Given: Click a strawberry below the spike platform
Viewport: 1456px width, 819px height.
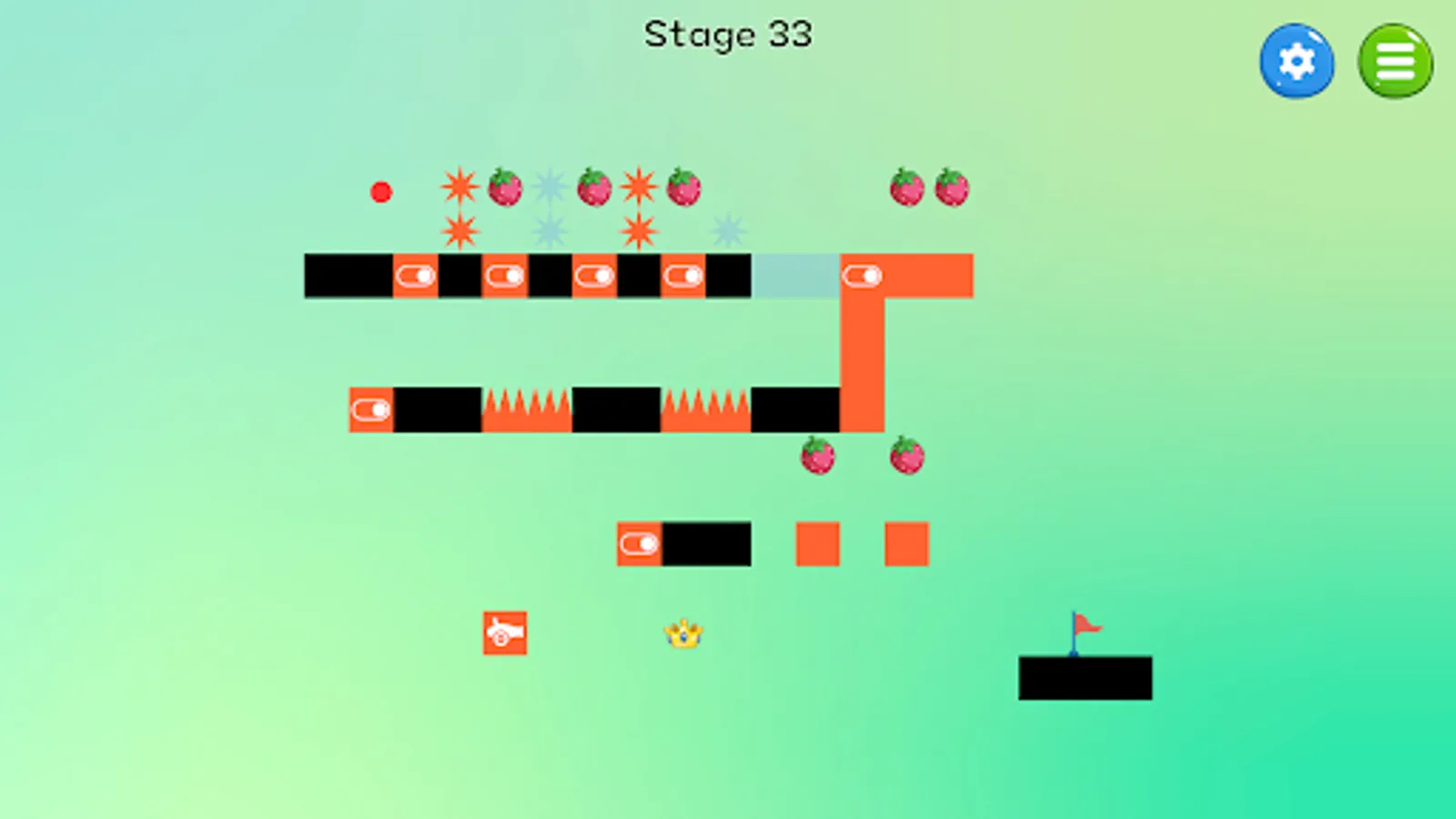Looking at the screenshot, I should pyautogui.click(x=816, y=458).
